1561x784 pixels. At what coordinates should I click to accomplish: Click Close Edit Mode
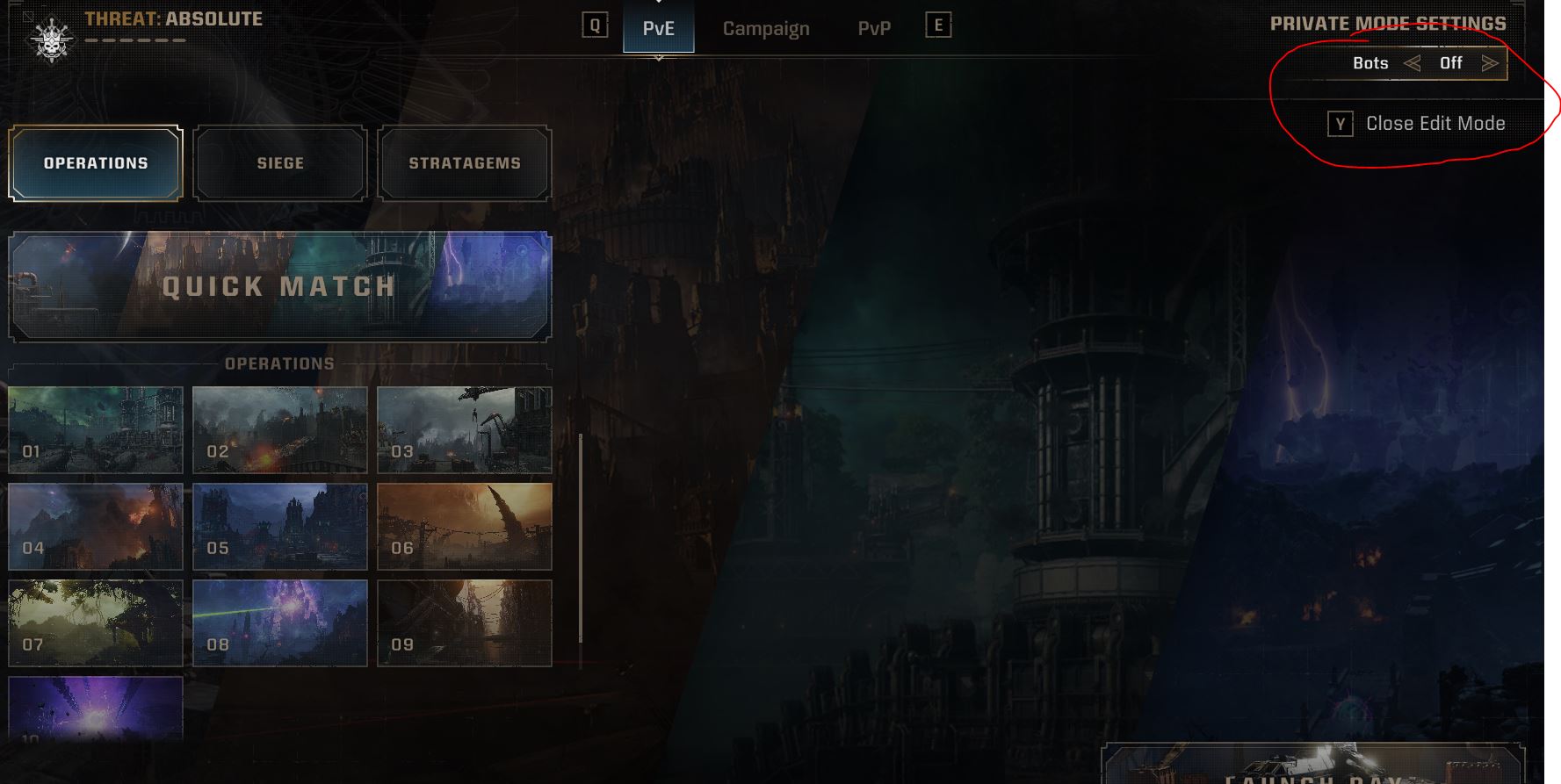1435,124
